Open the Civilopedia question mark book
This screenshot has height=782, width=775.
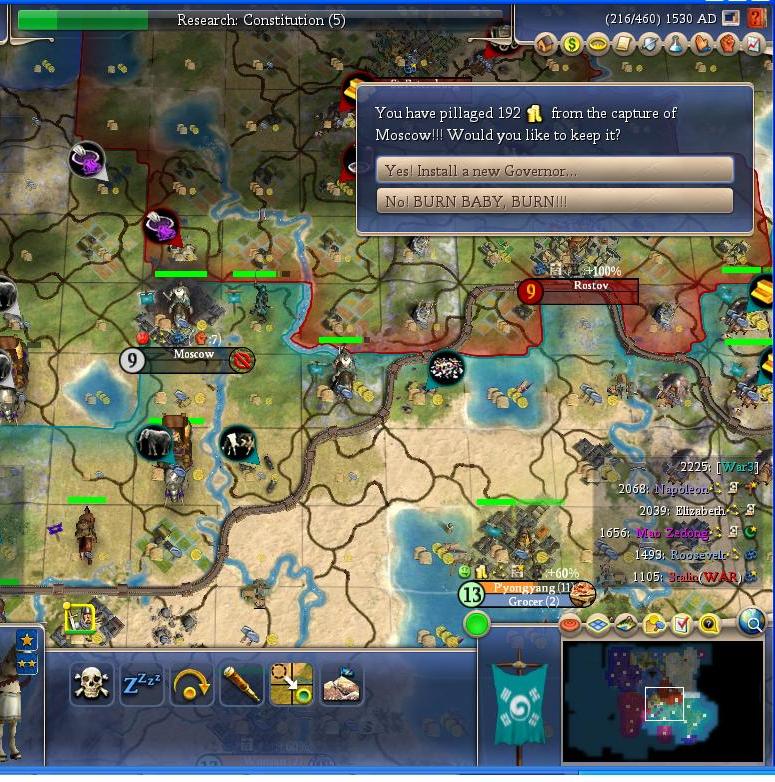[x=756, y=18]
